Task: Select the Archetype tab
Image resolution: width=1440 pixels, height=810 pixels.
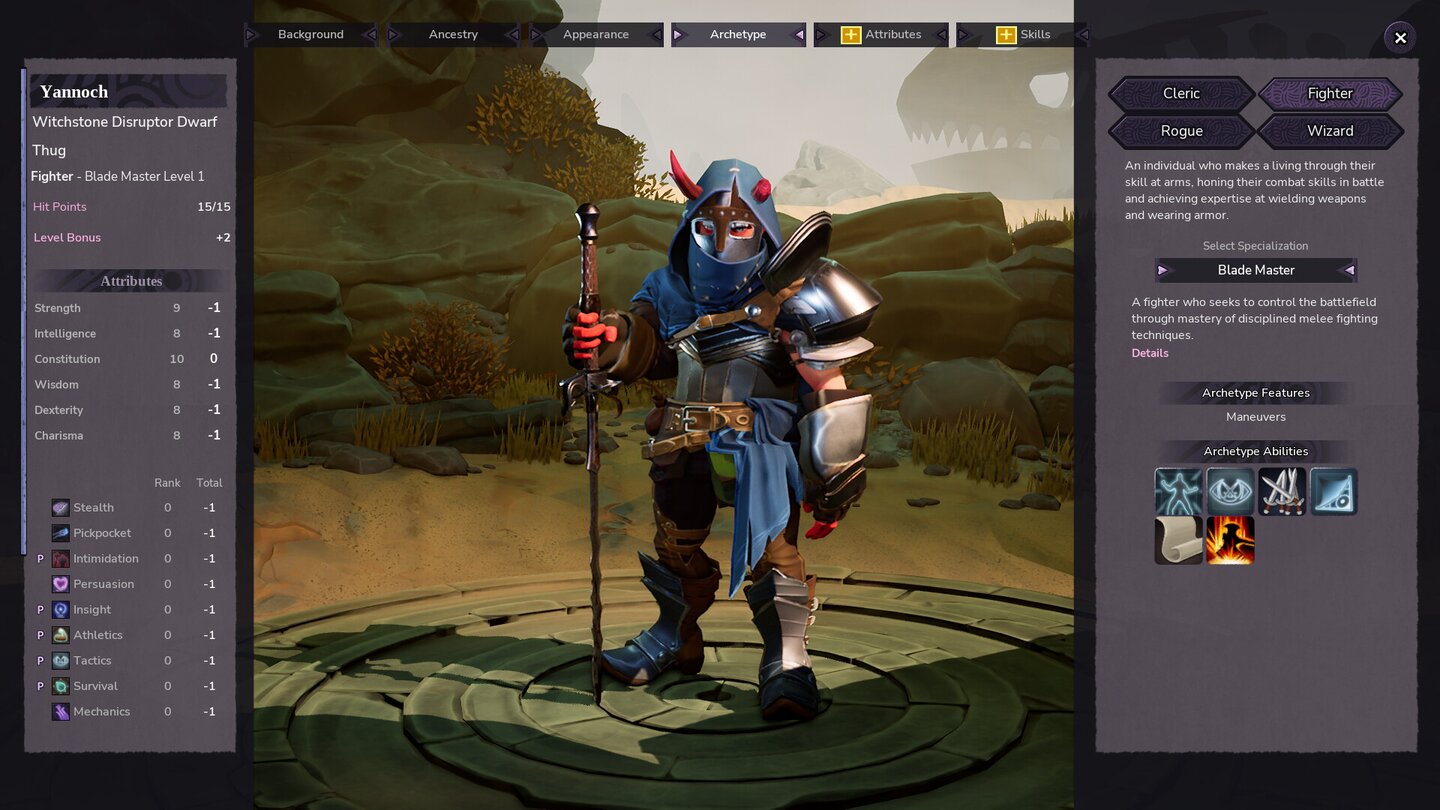Action: tap(738, 35)
